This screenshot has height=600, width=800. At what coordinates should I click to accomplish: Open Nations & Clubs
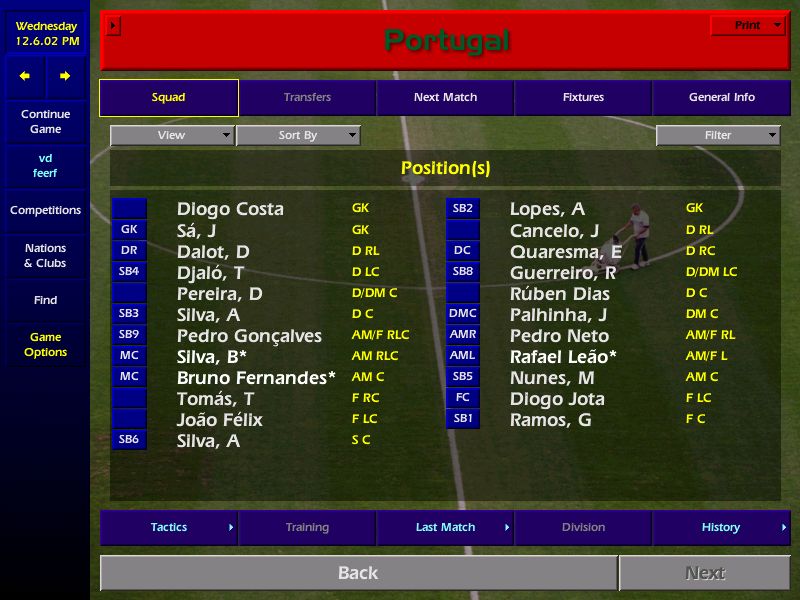(45, 256)
